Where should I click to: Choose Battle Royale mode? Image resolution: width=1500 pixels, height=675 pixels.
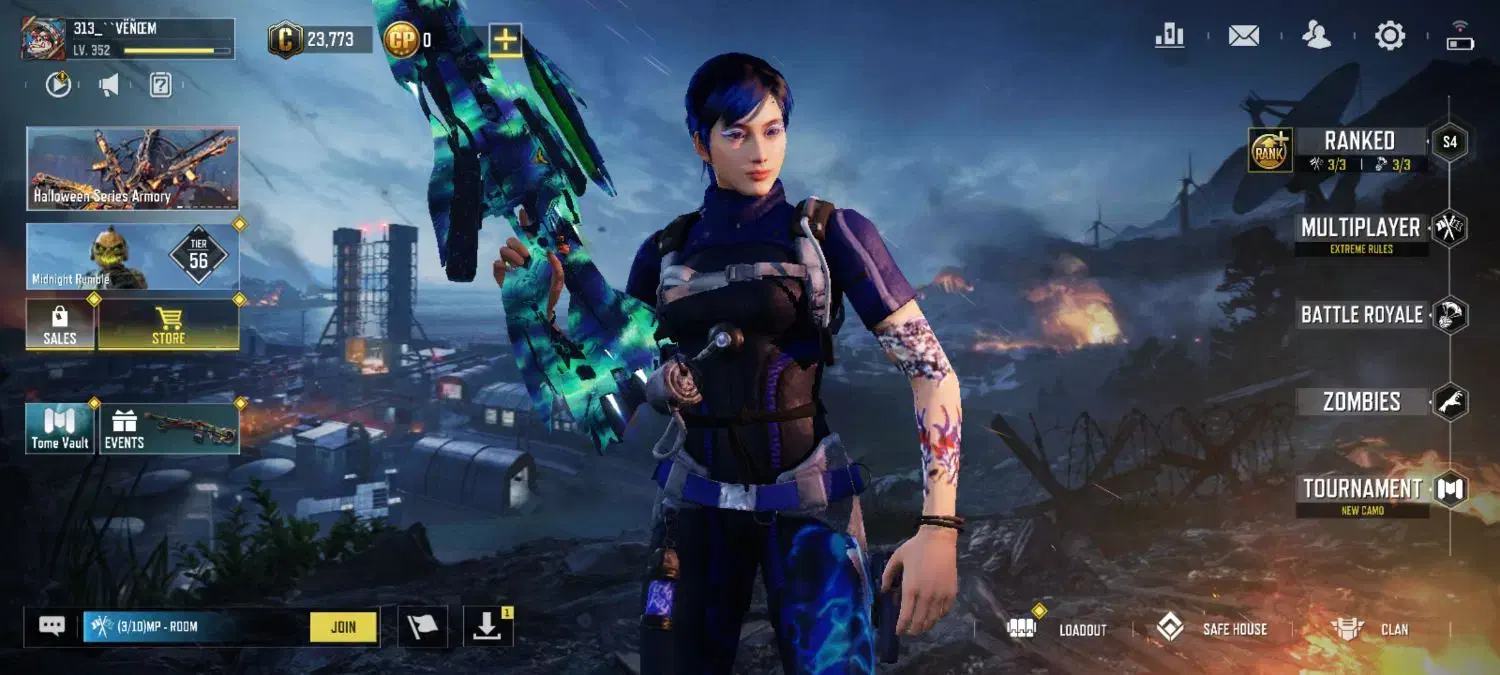click(1361, 315)
